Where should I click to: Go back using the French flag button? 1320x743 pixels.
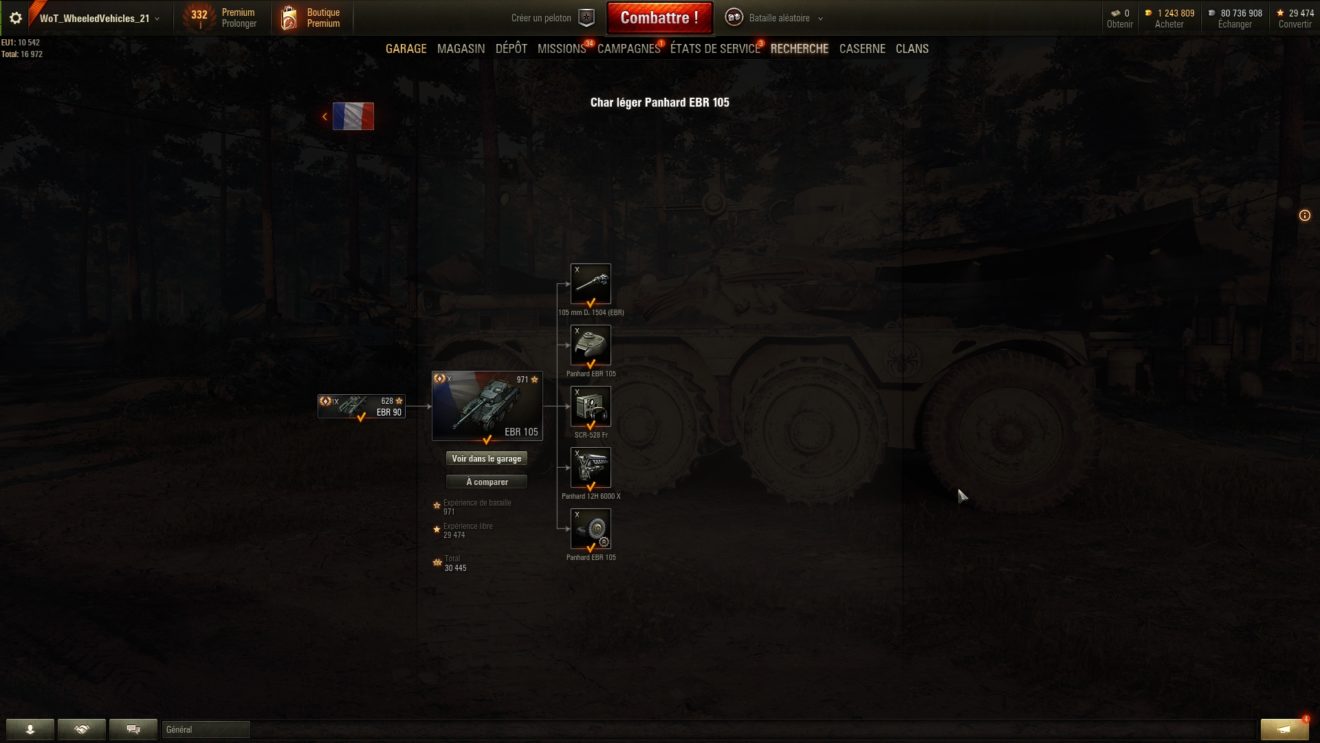[352, 116]
